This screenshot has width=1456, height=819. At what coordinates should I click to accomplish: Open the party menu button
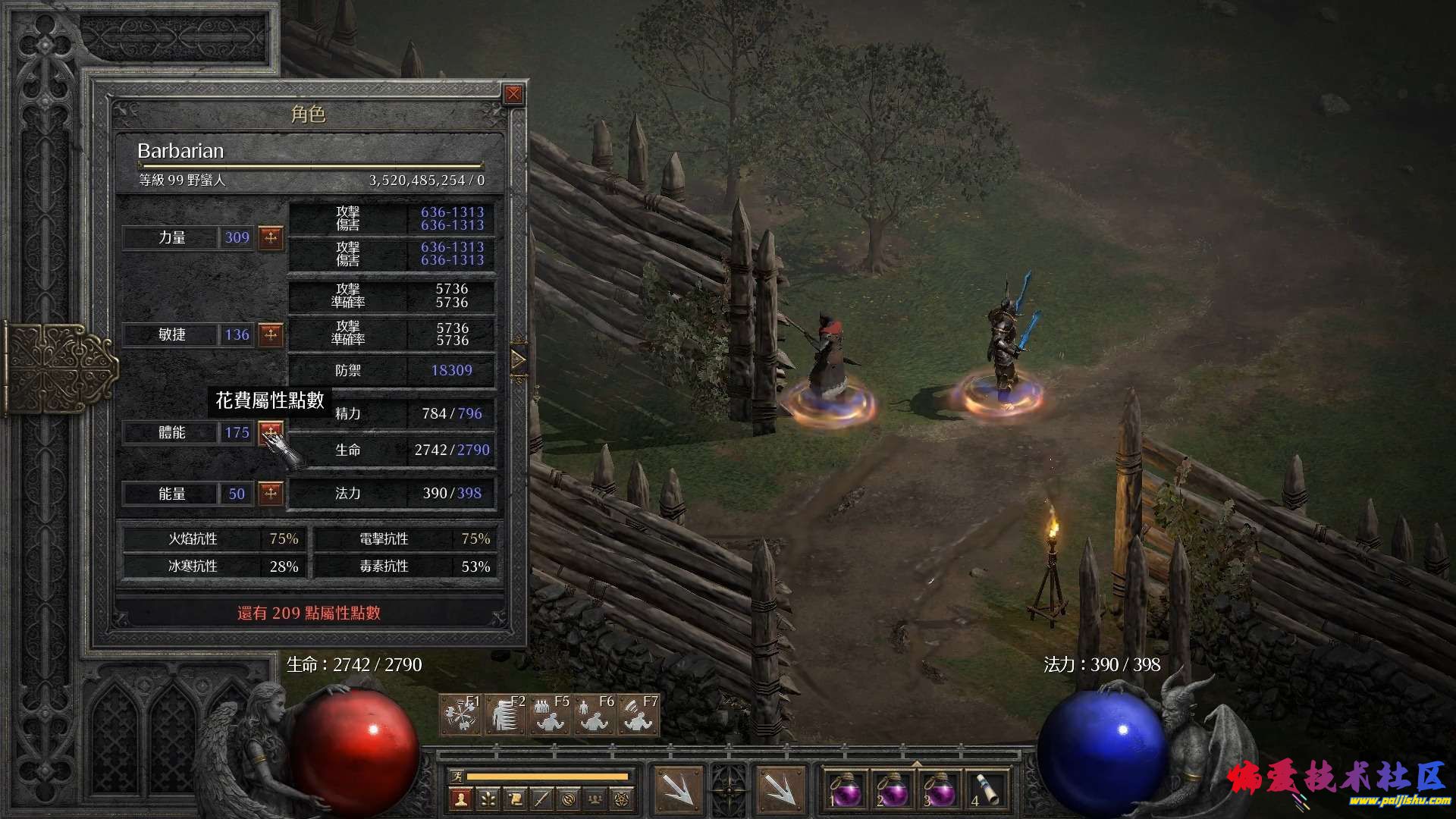click(x=596, y=799)
